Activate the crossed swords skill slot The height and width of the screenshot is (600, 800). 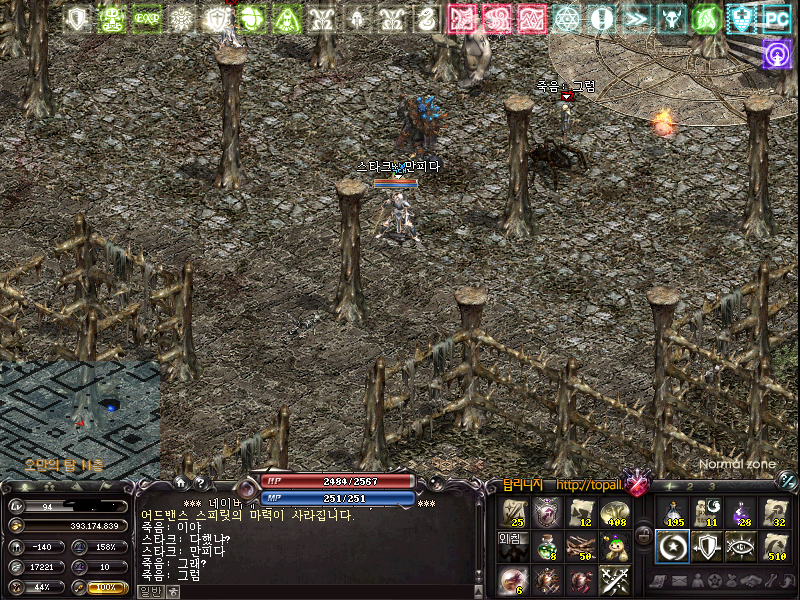click(613, 579)
